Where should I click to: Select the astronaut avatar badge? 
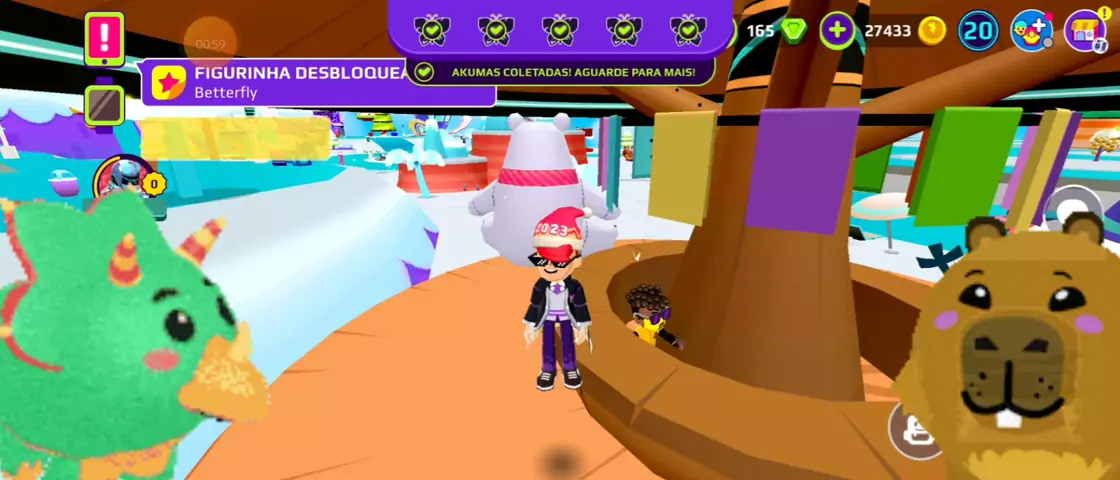tap(124, 181)
